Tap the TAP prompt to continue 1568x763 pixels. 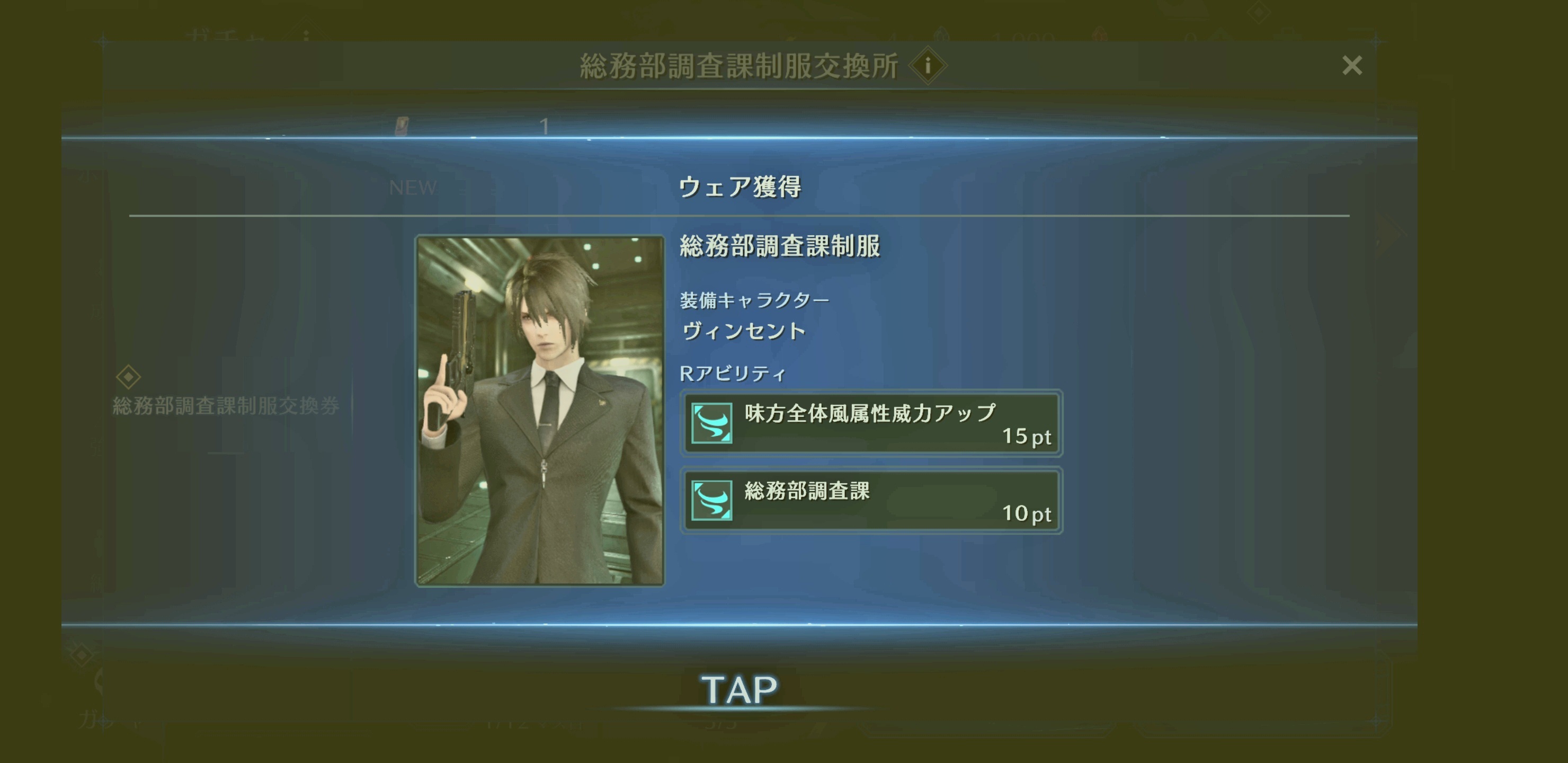(739, 690)
